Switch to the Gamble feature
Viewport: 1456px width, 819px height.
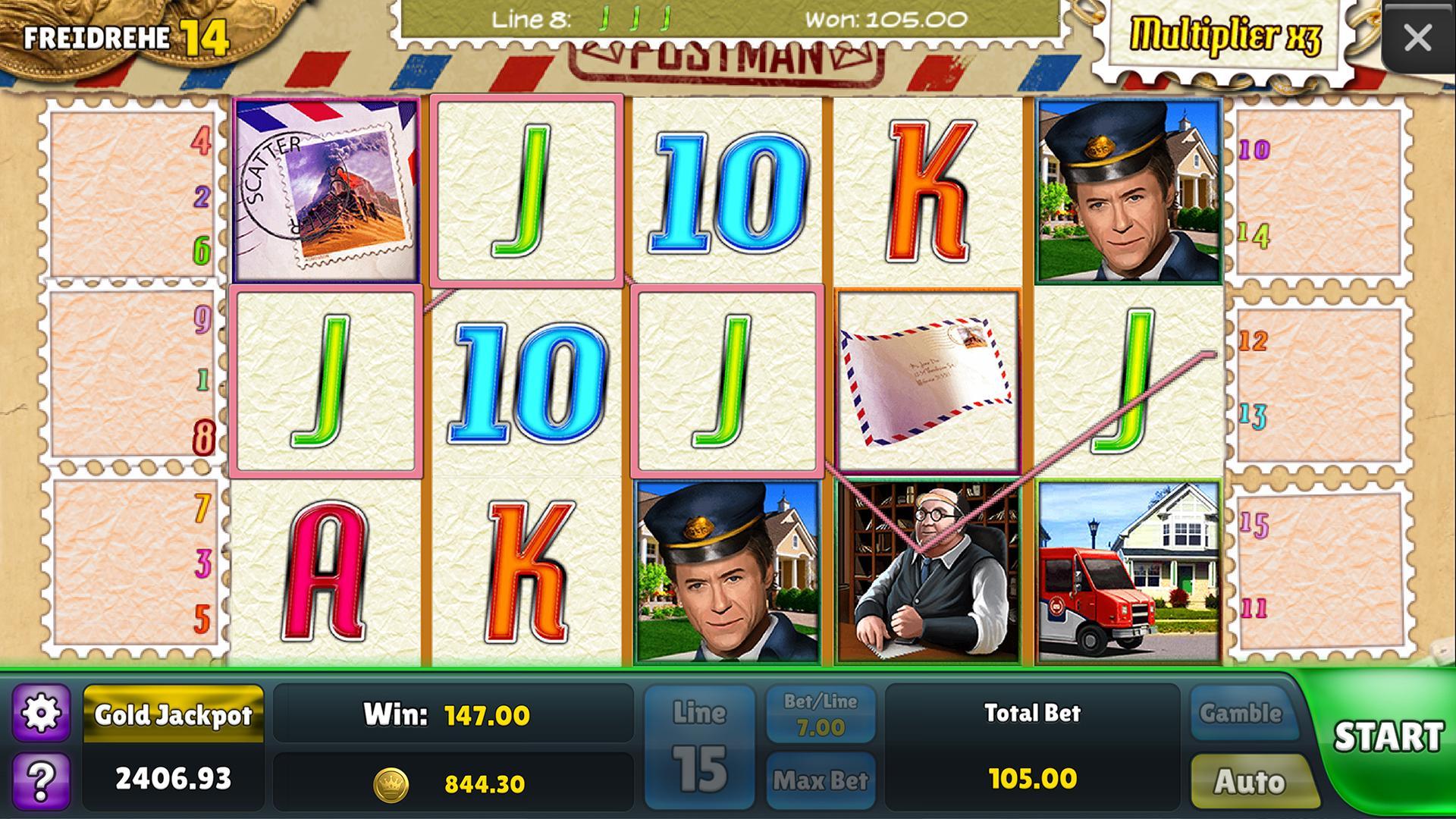(1244, 712)
